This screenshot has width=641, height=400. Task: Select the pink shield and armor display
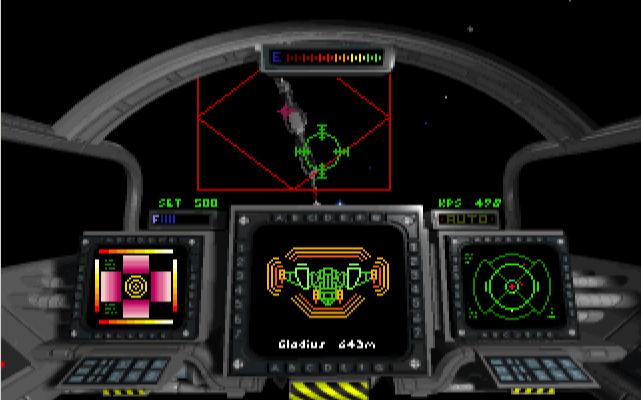pyautogui.click(x=133, y=289)
